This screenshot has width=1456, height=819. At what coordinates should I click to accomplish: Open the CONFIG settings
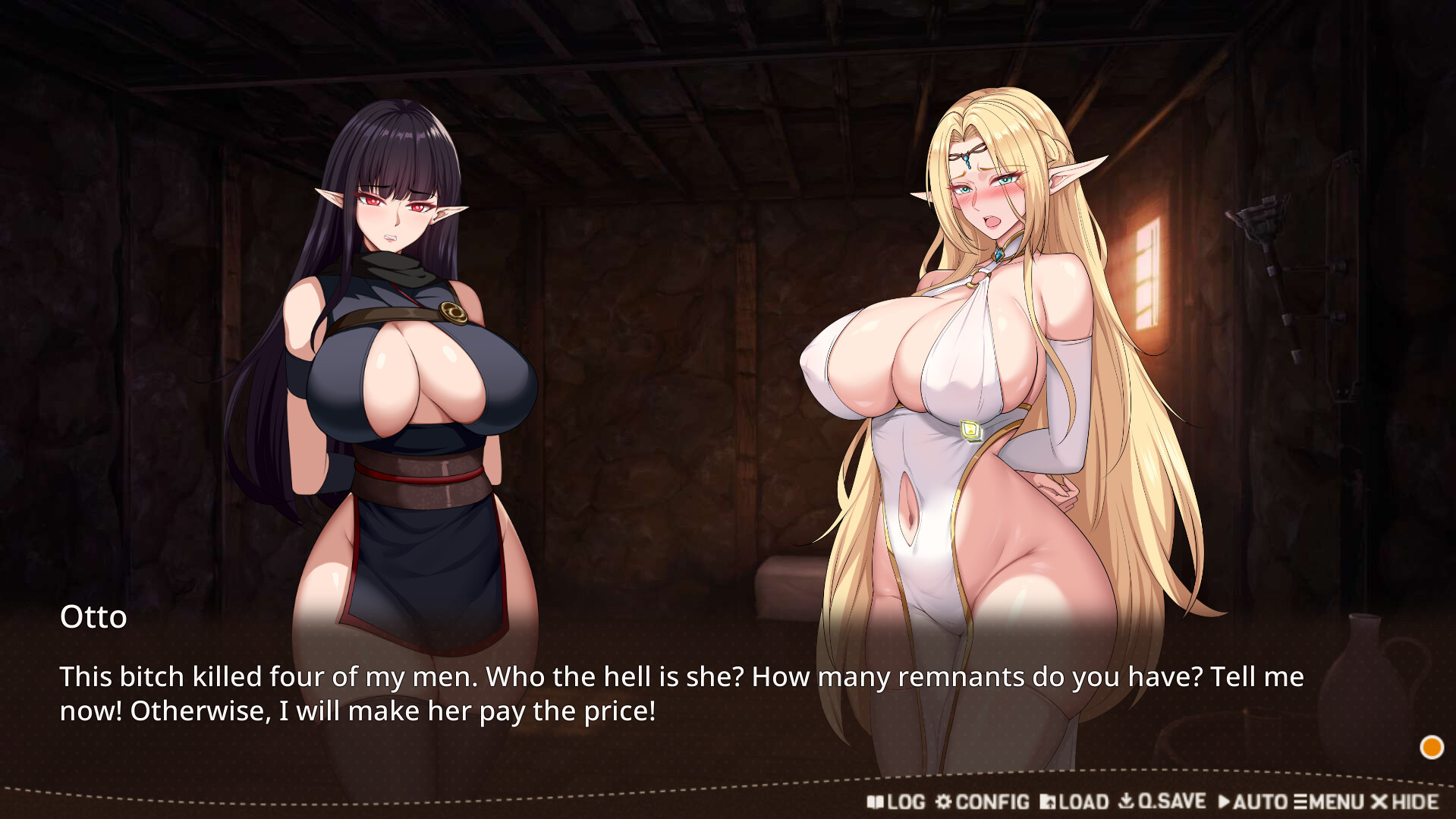point(983,802)
